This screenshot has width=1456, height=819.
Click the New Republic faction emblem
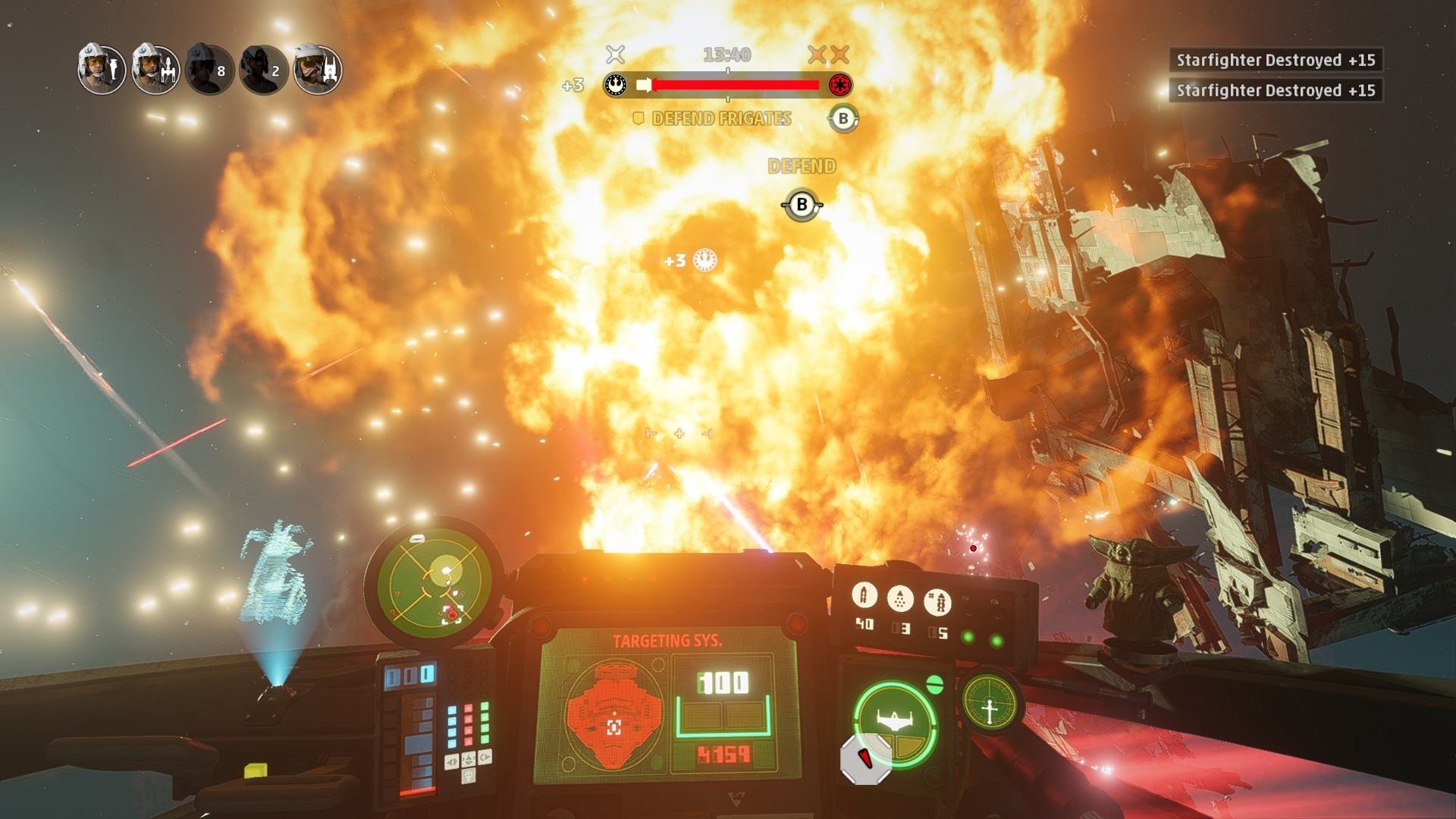616,85
